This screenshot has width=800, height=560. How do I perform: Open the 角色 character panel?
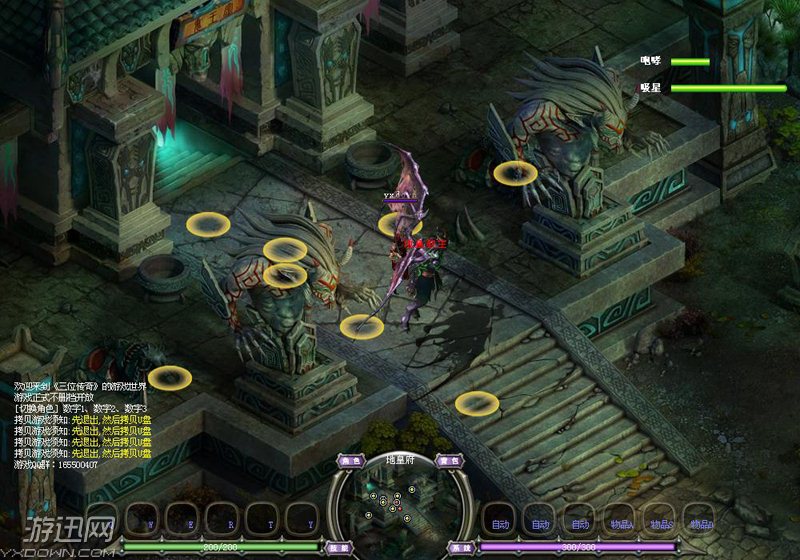point(350,461)
